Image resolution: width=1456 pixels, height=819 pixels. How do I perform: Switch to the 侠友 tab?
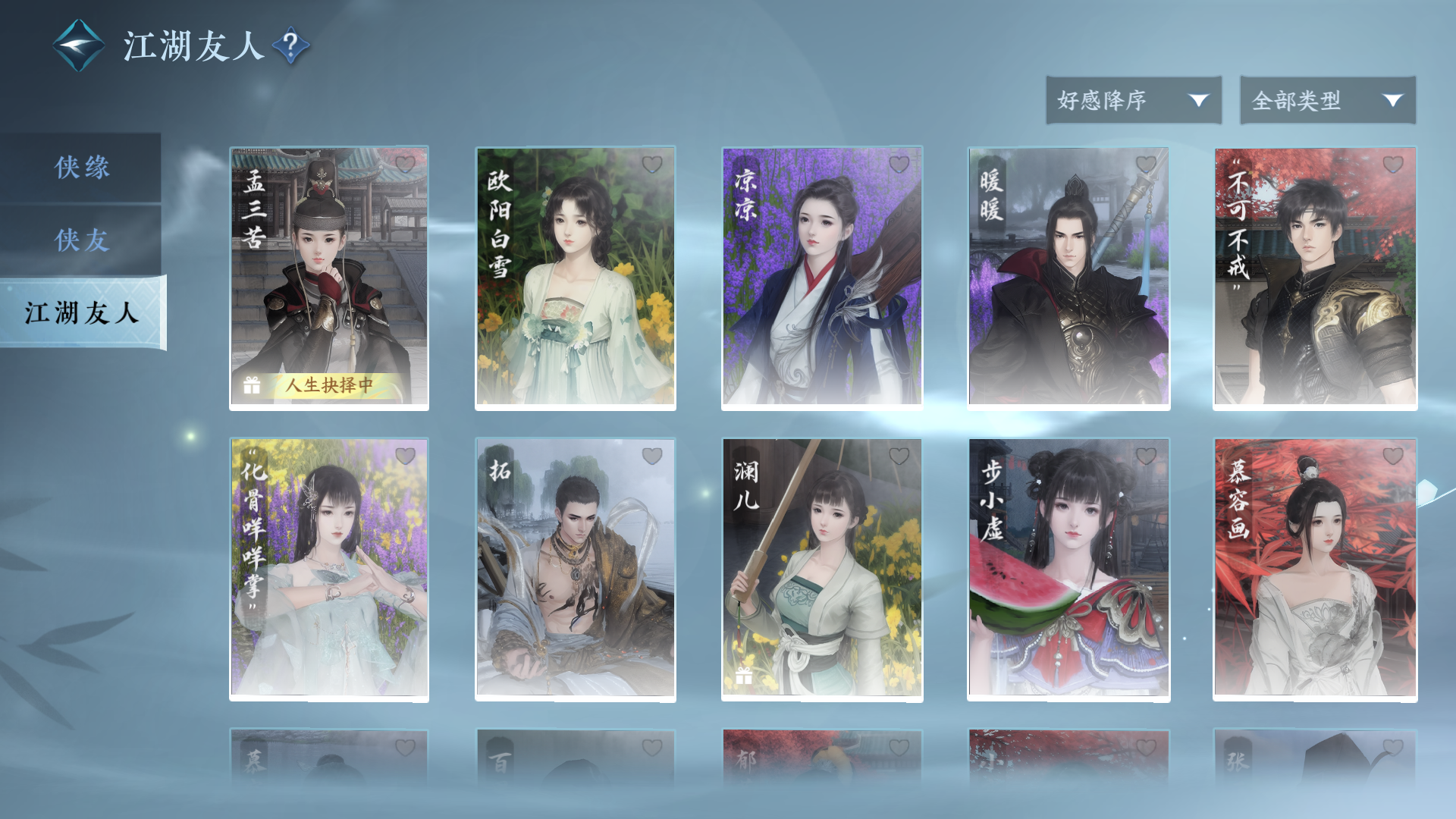point(81,240)
